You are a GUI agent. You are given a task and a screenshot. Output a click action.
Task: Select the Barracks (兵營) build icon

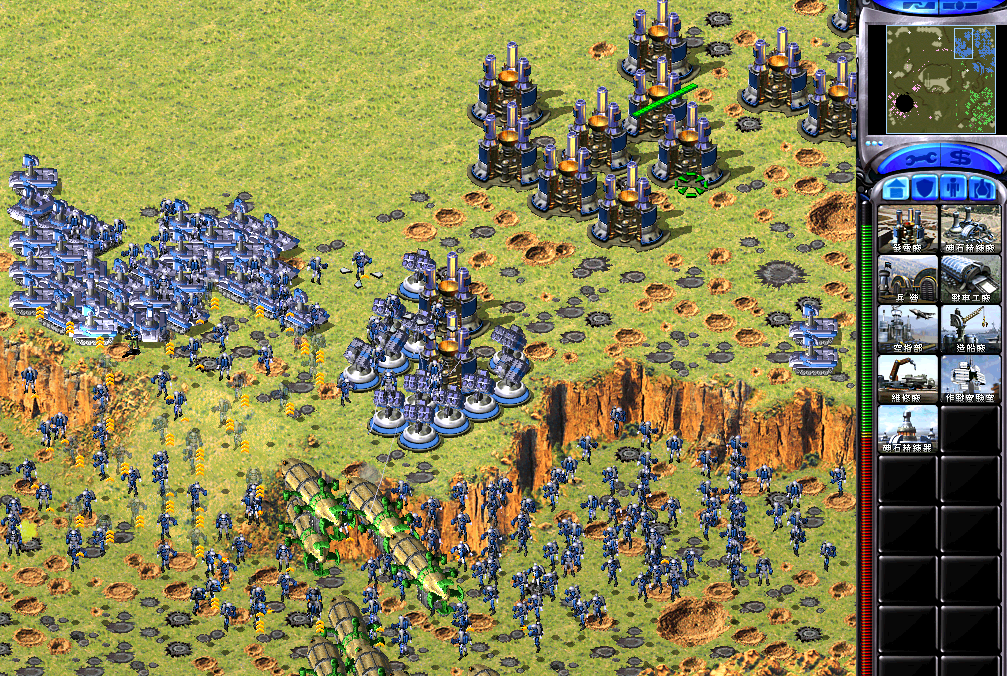pyautogui.click(x=908, y=279)
